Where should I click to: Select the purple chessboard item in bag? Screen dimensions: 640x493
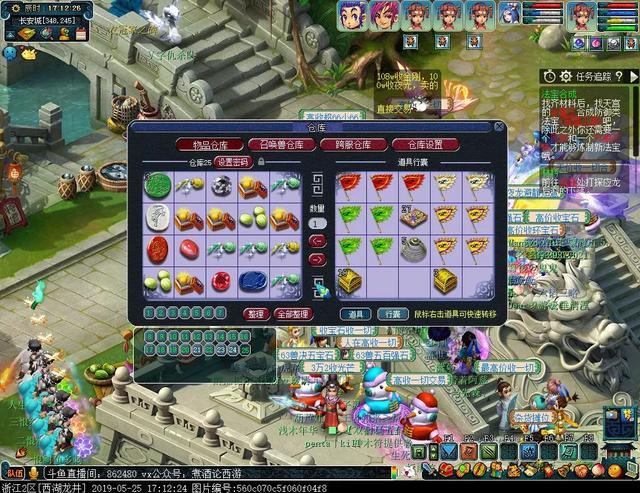(x=412, y=217)
